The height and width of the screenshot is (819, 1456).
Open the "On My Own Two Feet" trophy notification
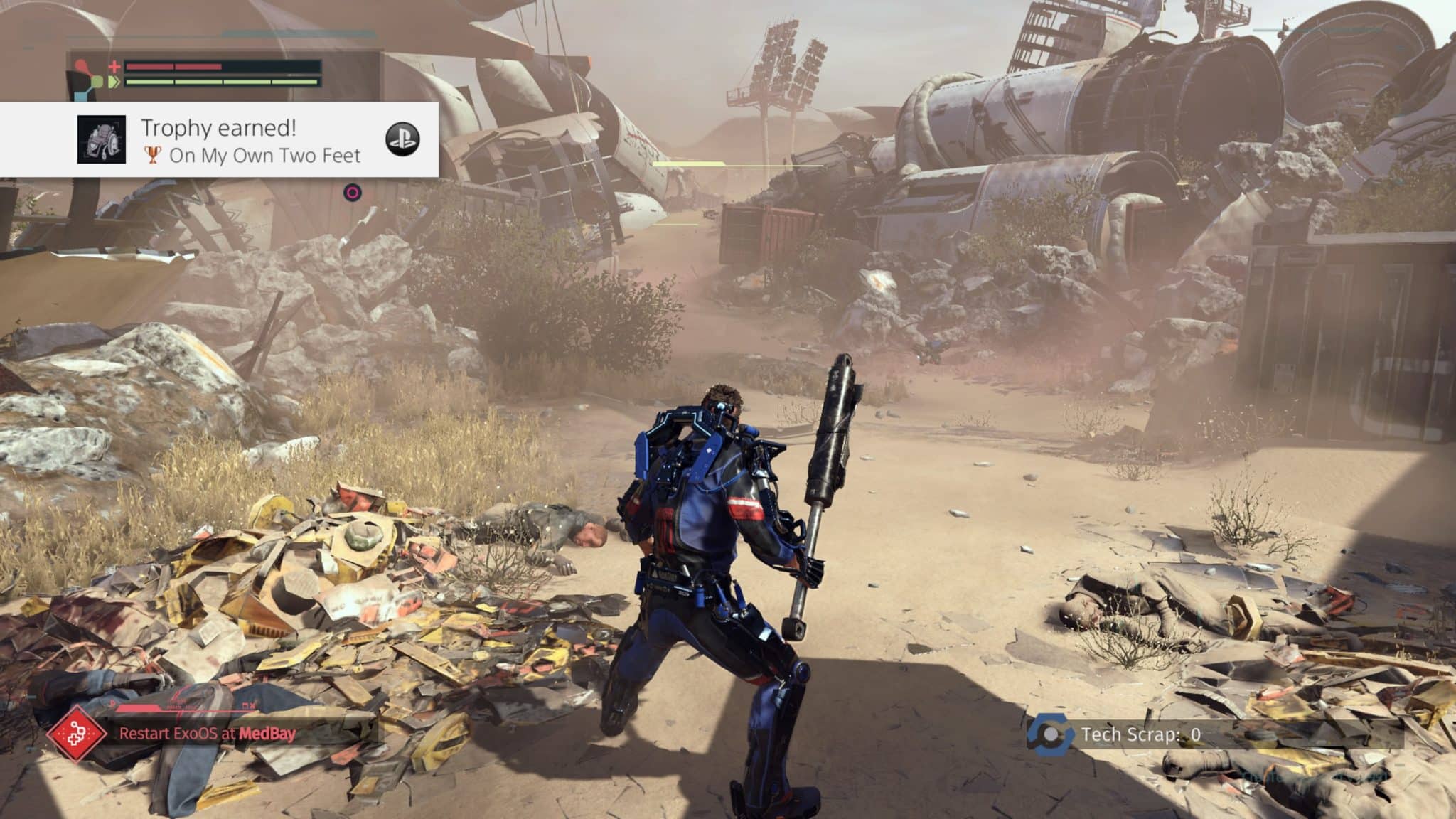click(250, 140)
